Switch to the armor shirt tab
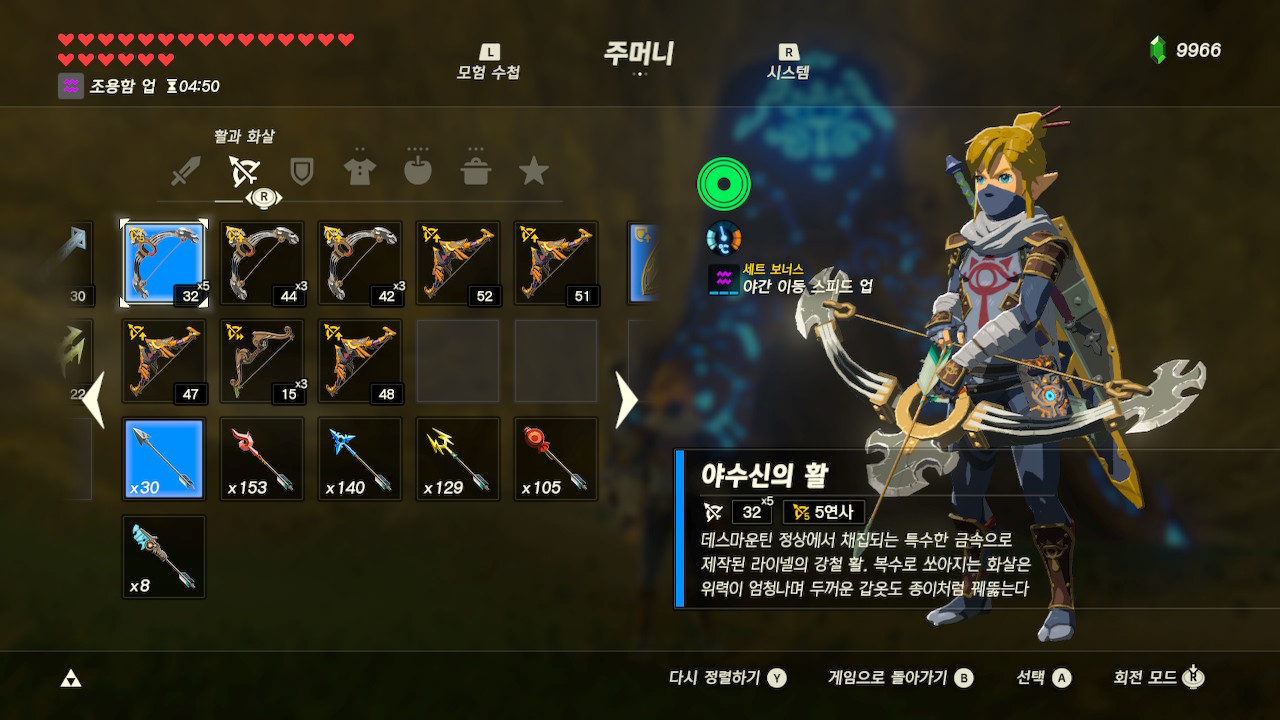This screenshot has height=720, width=1280. (359, 171)
